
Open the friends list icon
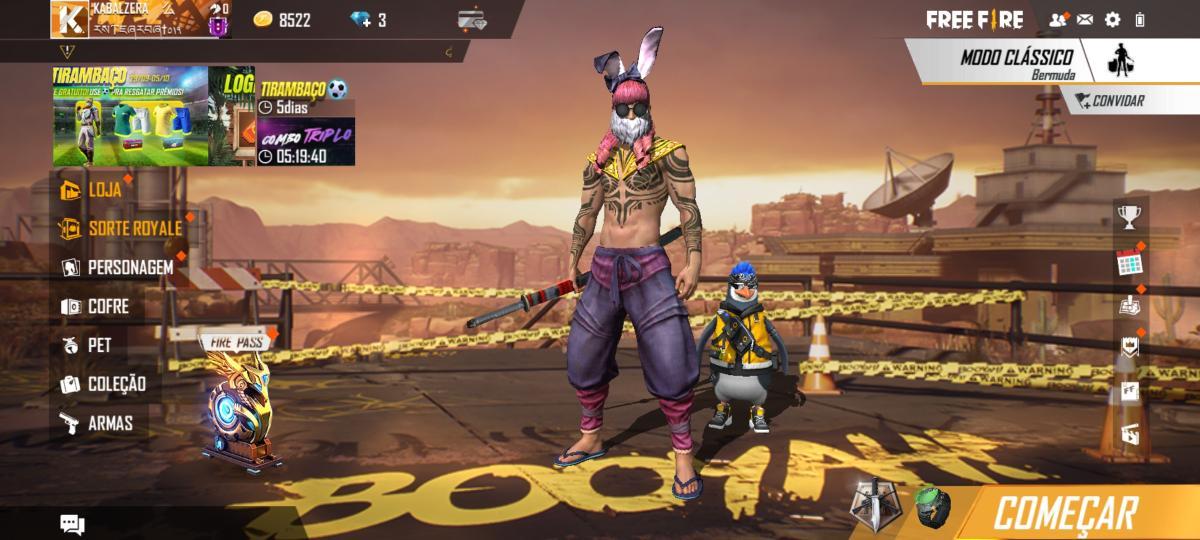tap(1057, 20)
